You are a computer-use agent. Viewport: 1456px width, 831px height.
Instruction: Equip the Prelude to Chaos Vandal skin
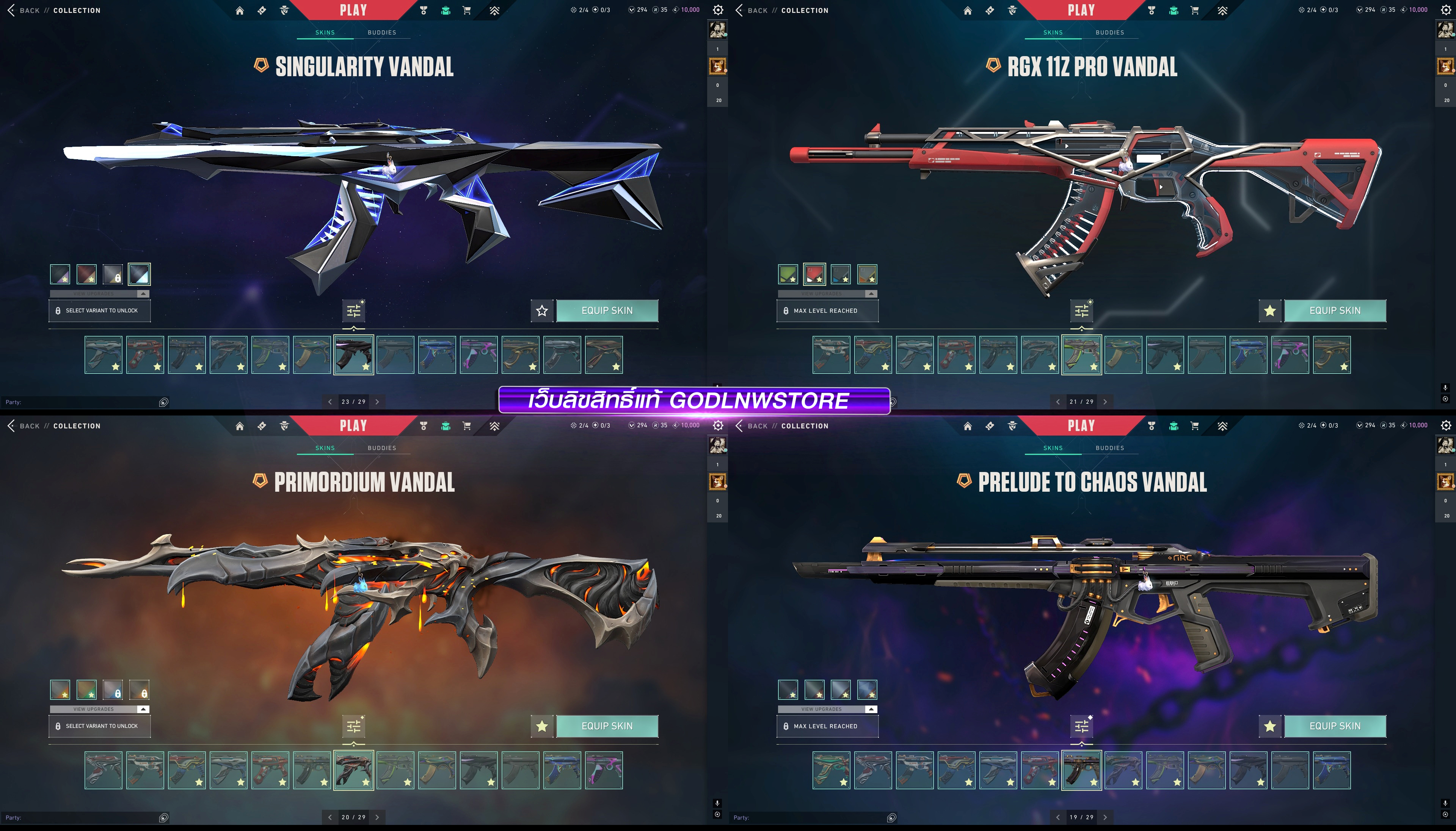(1334, 726)
